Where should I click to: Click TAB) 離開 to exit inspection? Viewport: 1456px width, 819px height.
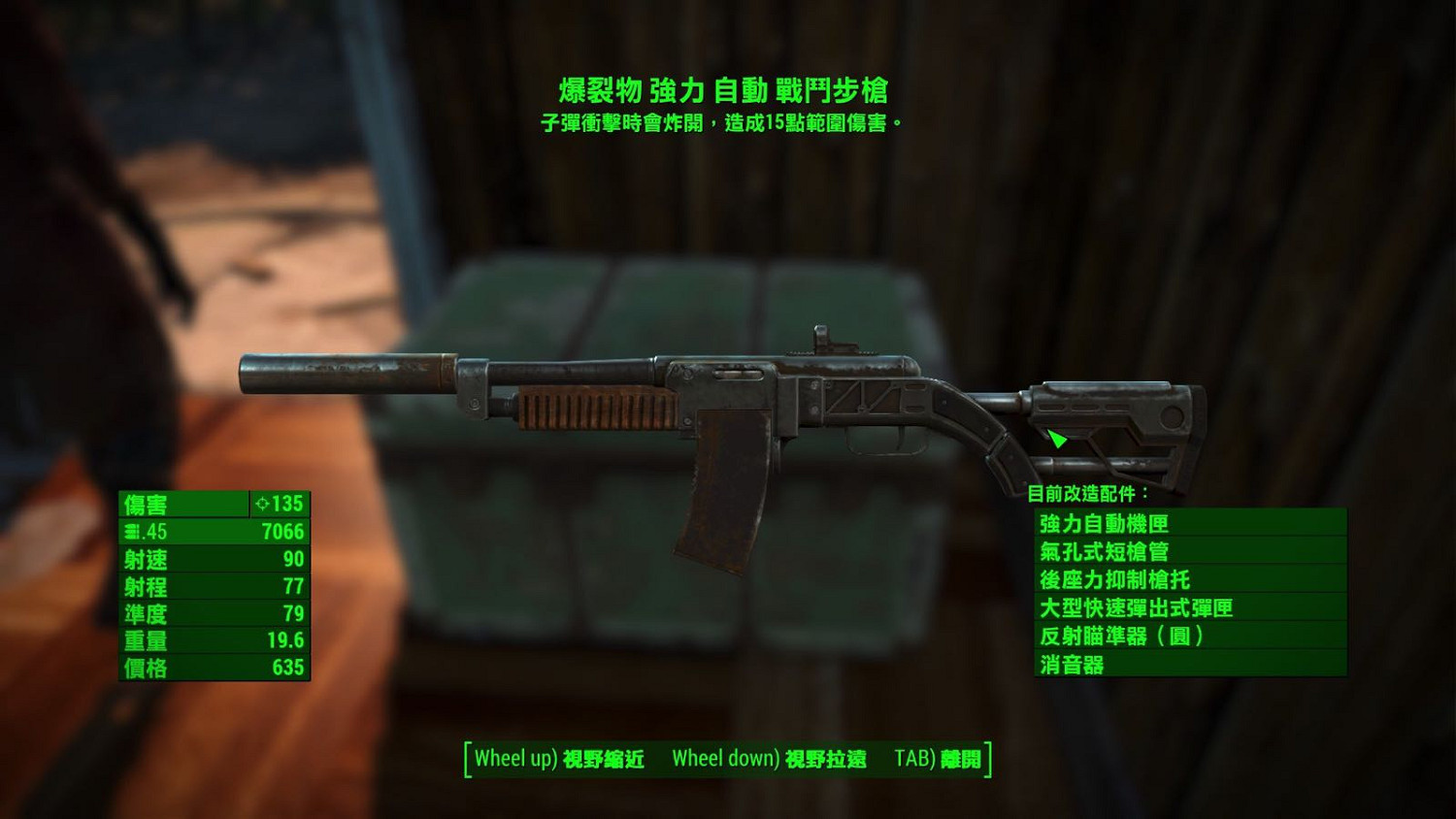tap(937, 758)
